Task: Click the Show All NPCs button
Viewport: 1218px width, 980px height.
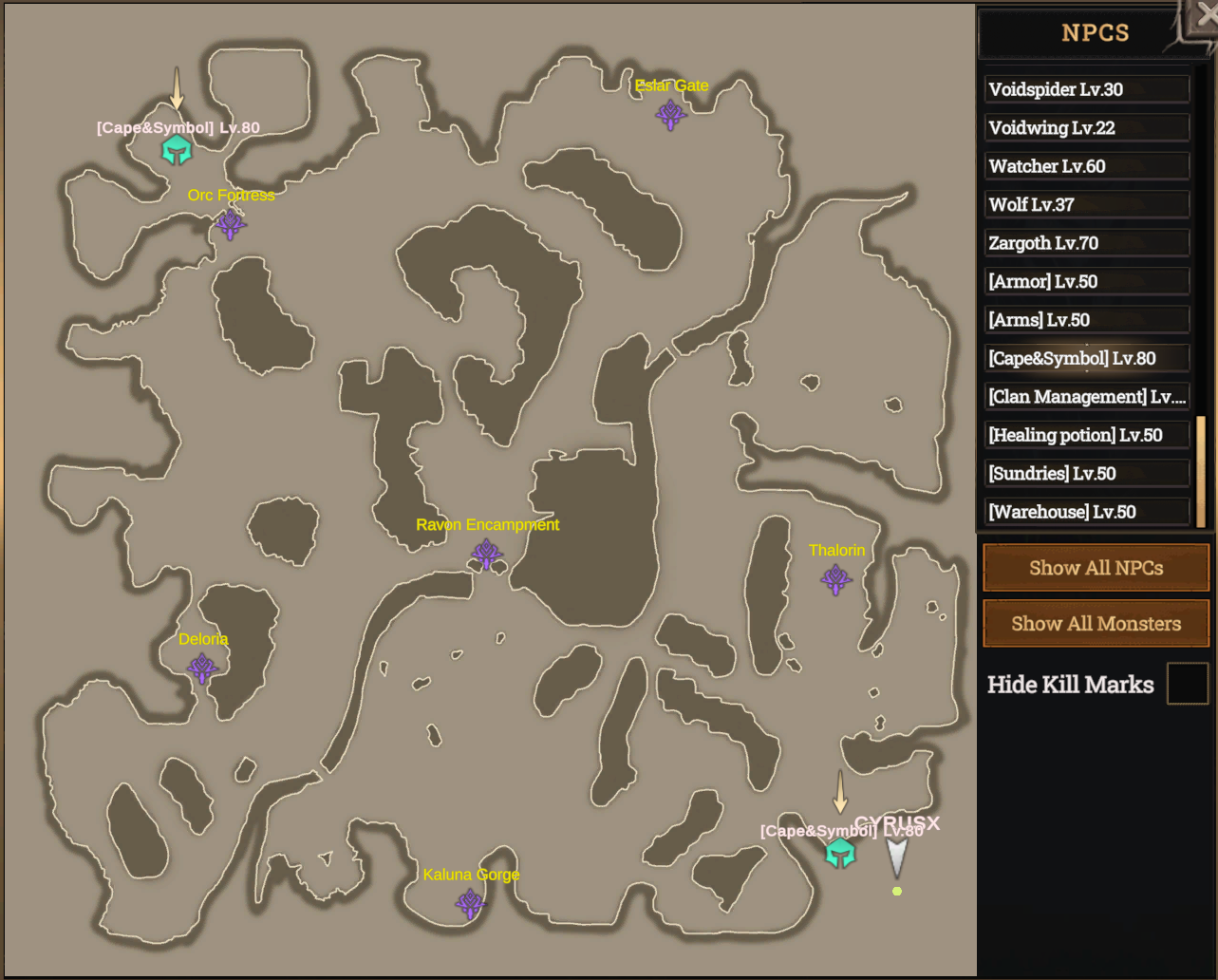Action: coord(1095,568)
